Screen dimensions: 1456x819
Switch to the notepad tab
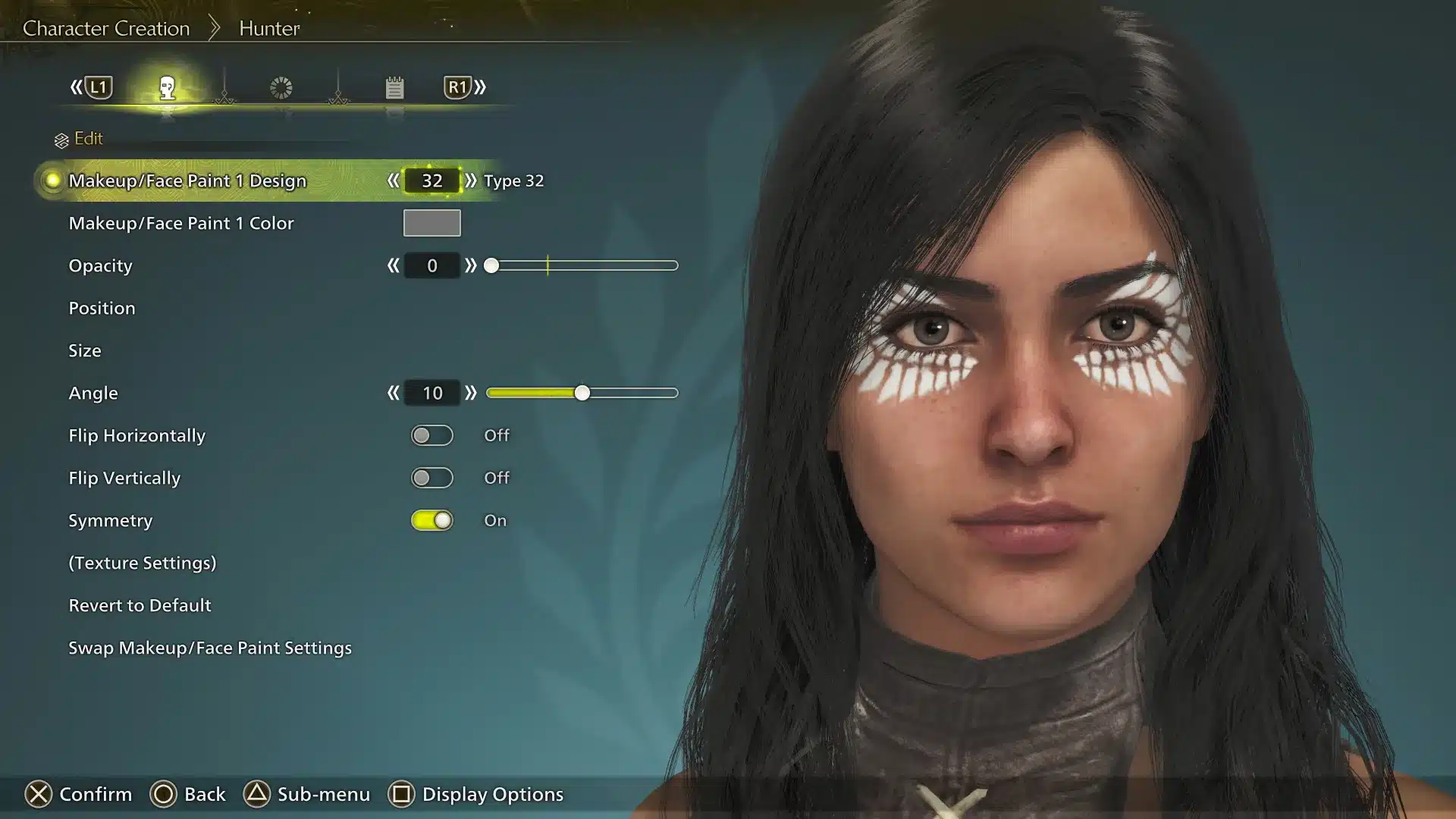click(394, 88)
